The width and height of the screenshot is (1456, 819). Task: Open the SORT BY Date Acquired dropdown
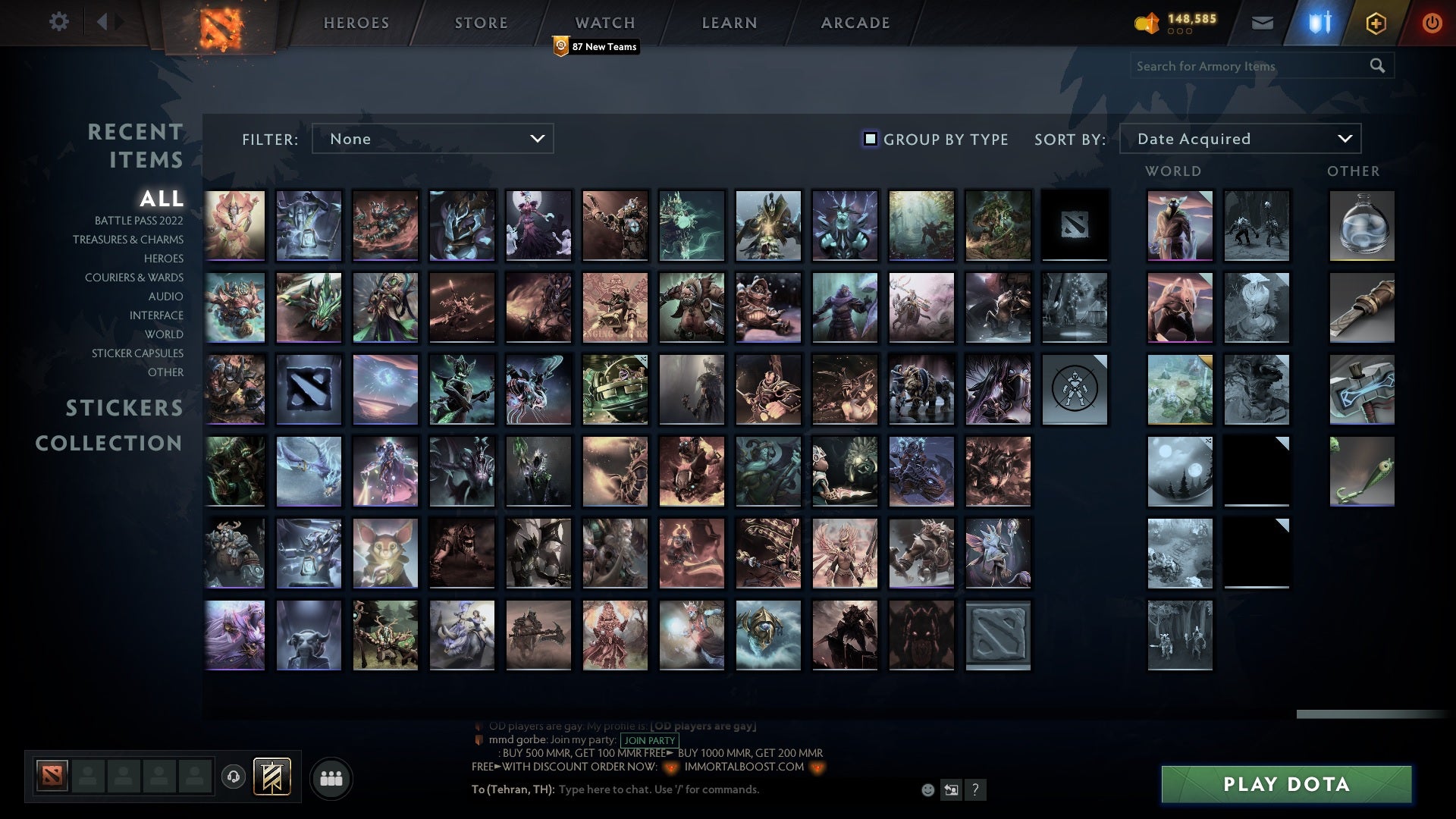click(x=1239, y=139)
